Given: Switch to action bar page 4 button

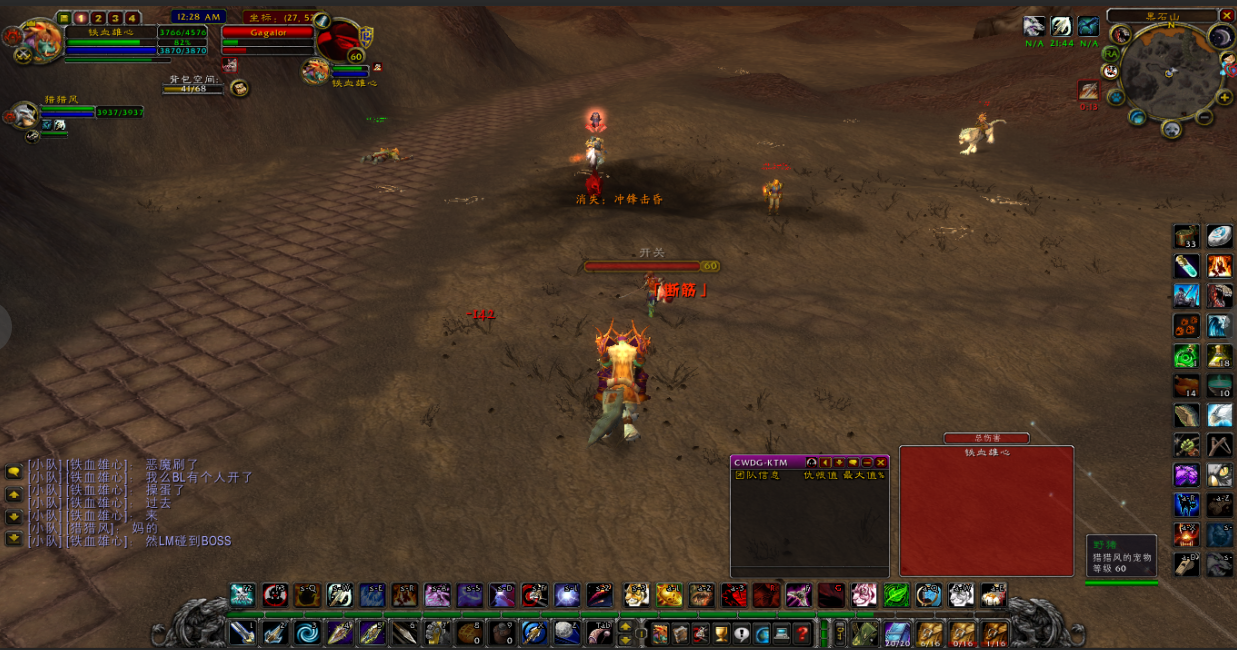Looking at the screenshot, I should point(132,18).
